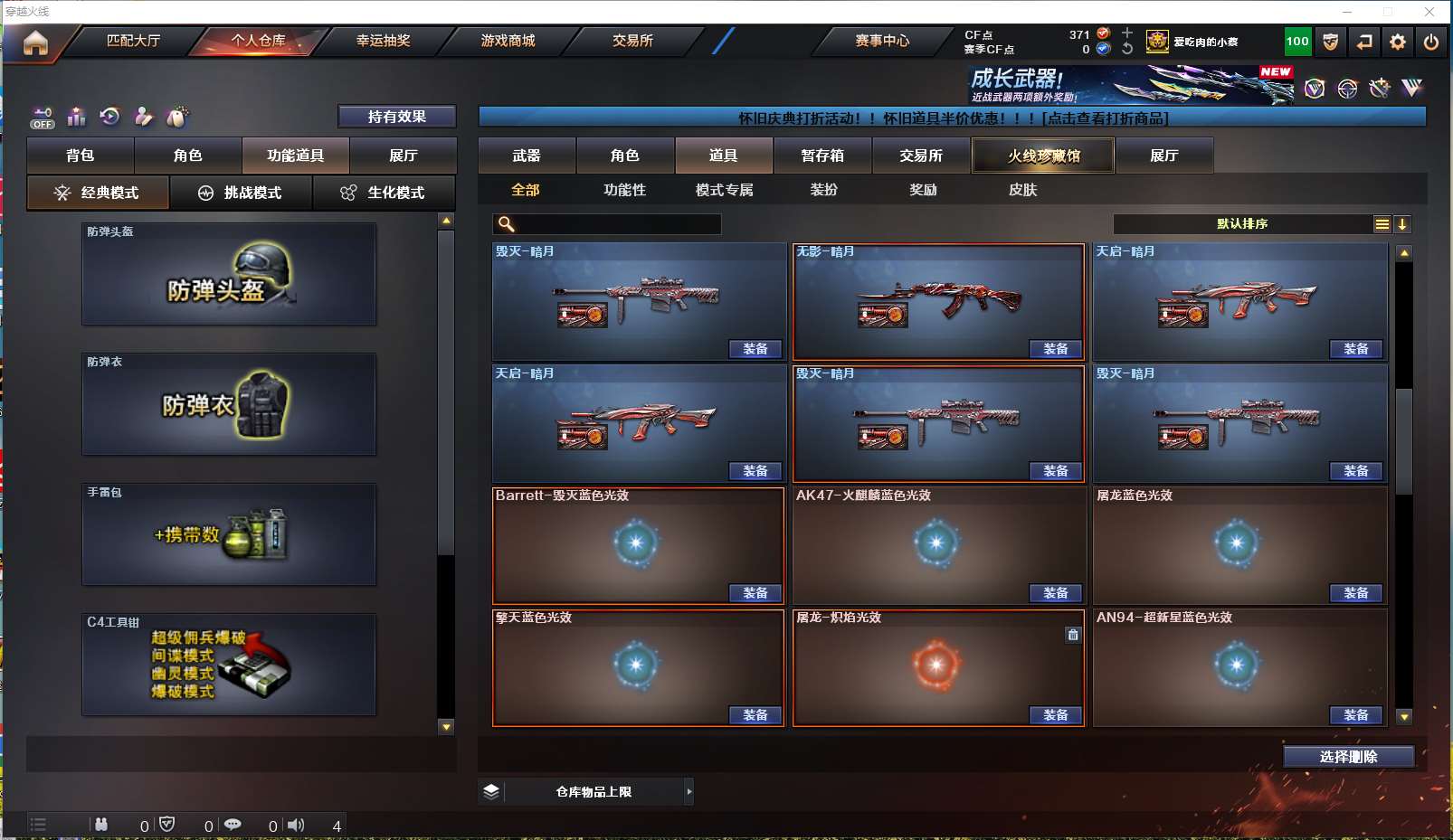Close the game window

tap(1429, 12)
